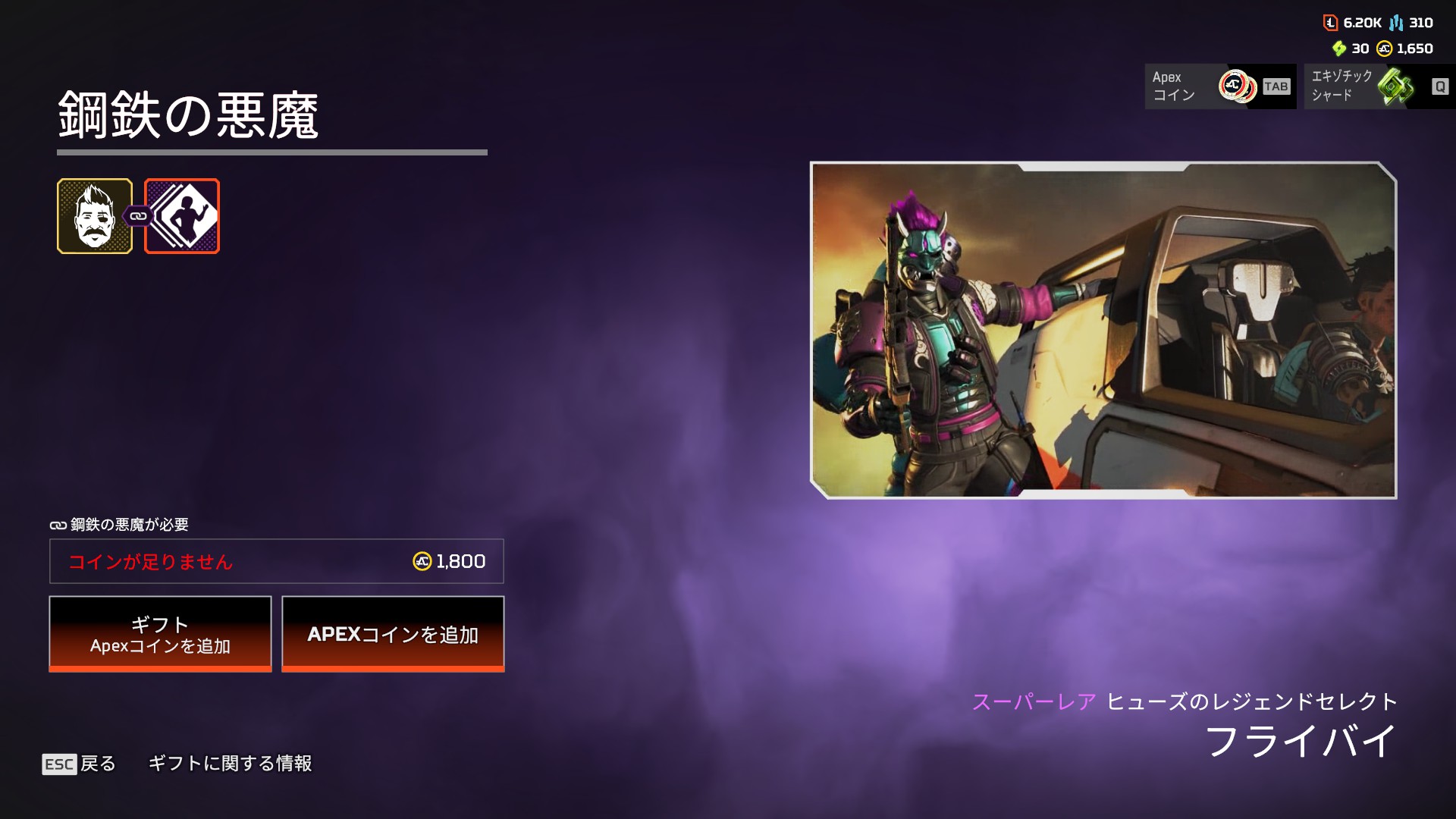Go back with the 戻る button

(80, 764)
